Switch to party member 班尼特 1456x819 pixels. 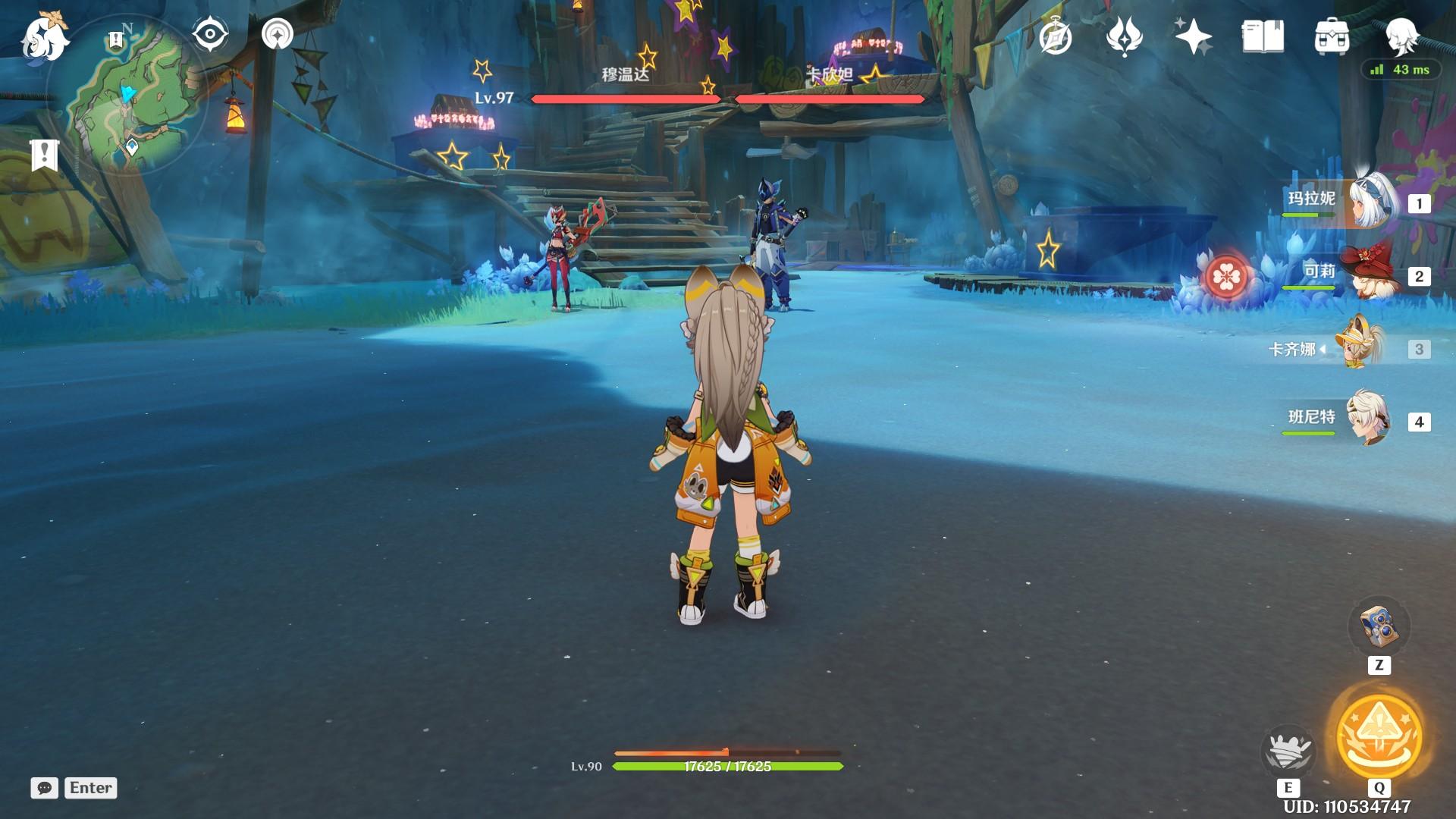(1370, 419)
